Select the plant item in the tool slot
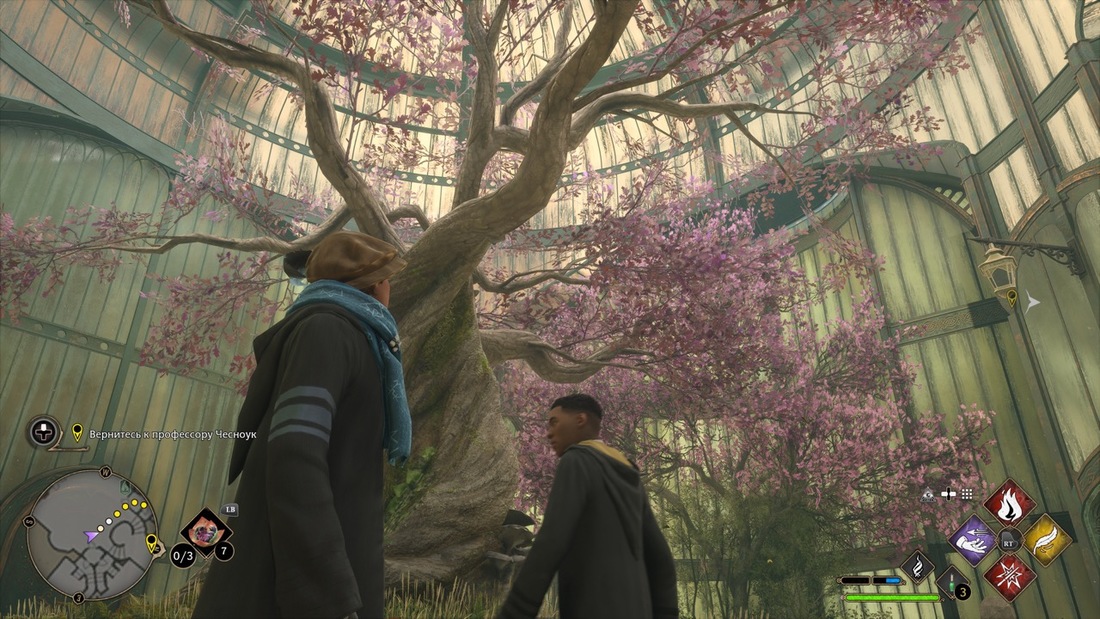1100x619 pixels. click(206, 531)
